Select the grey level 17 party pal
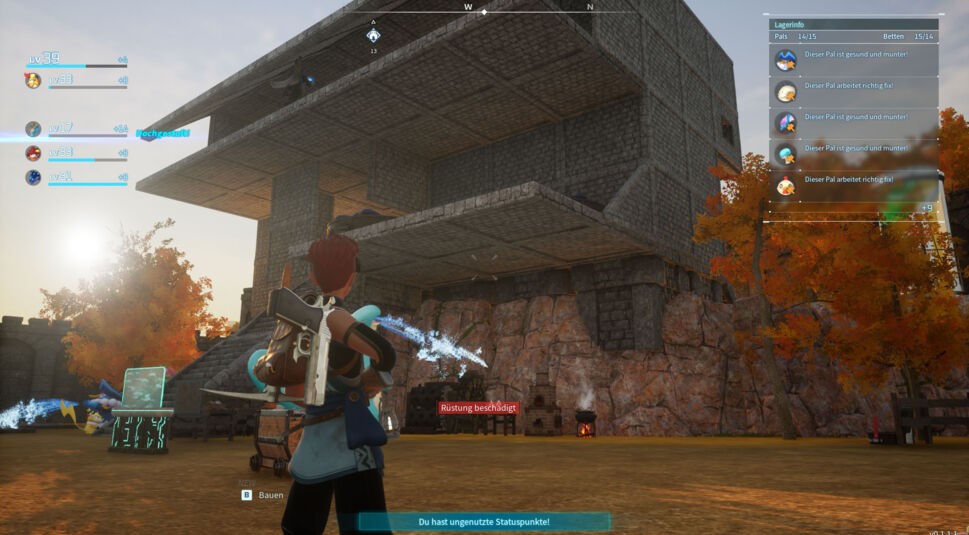The image size is (969, 535). tap(33, 129)
